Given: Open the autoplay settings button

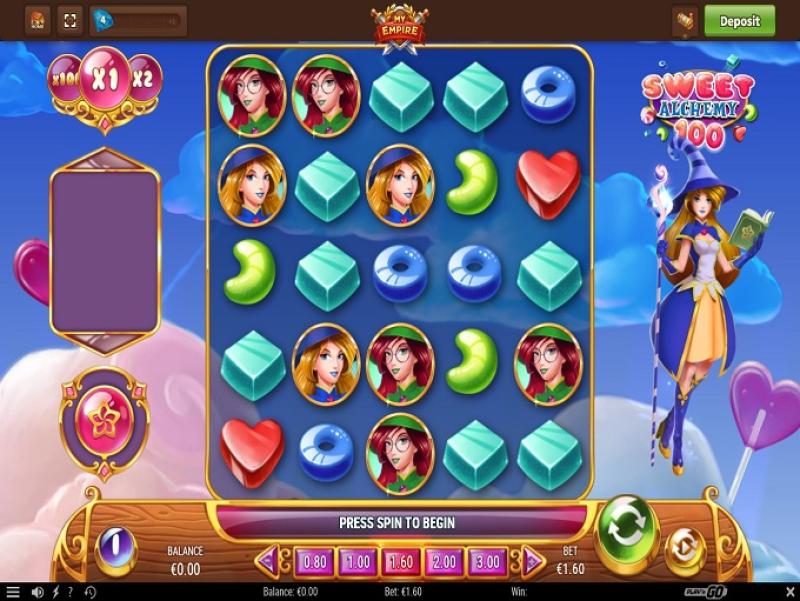Looking at the screenshot, I should pyautogui.click(x=686, y=546).
